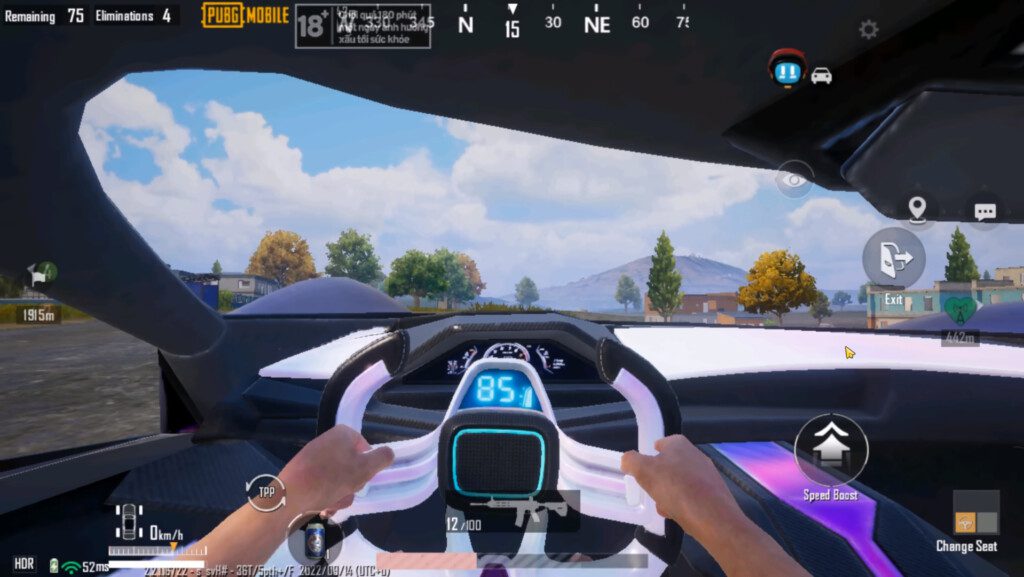Use the energy drink can item
Viewport: 1024px width, 577px height.
pos(314,539)
